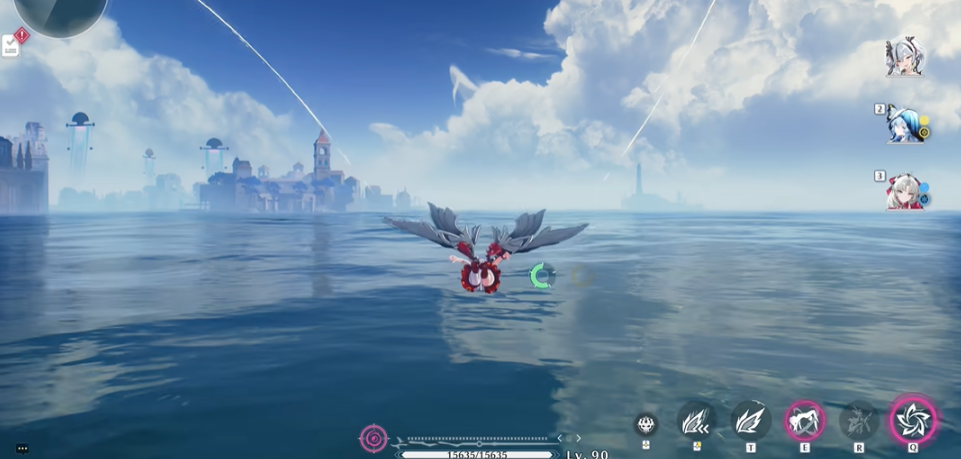Click the pink target icon beside health bar

pyautogui.click(x=373, y=438)
